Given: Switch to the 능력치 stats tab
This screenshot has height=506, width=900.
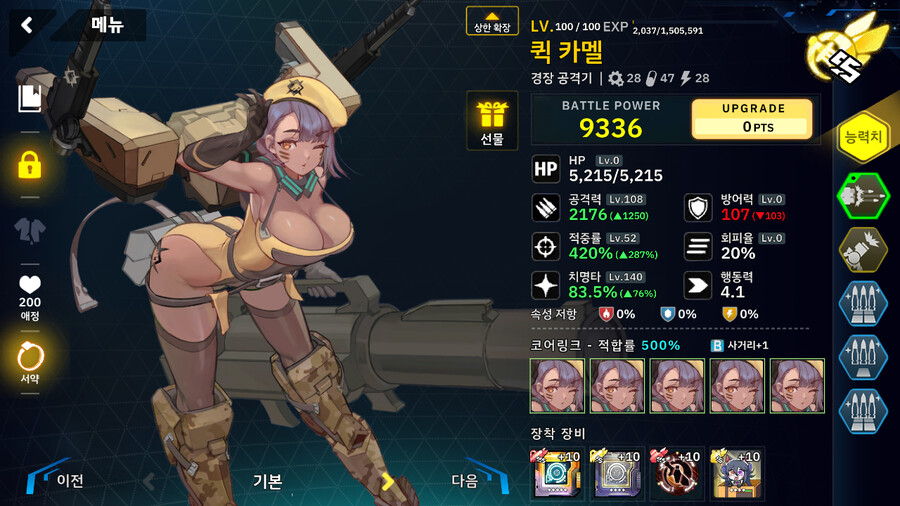Looking at the screenshot, I should pos(863,138).
